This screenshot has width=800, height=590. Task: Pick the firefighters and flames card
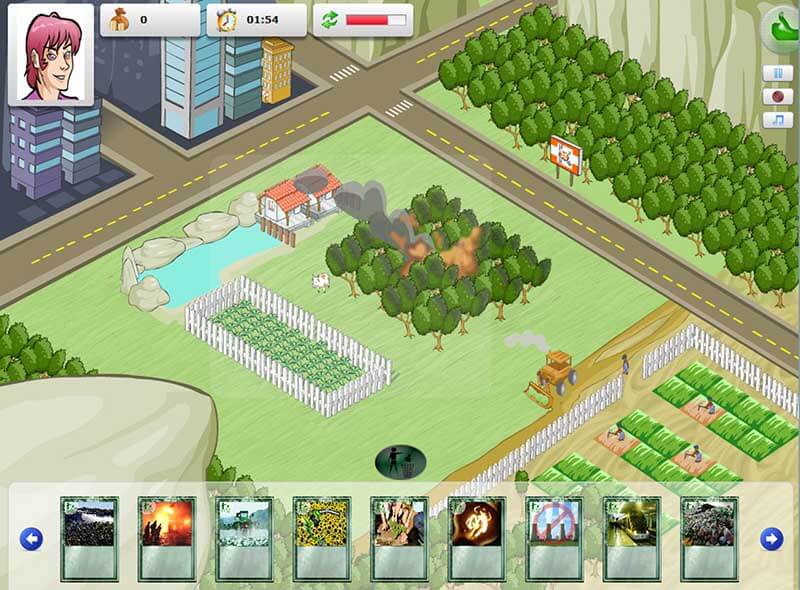point(166,538)
